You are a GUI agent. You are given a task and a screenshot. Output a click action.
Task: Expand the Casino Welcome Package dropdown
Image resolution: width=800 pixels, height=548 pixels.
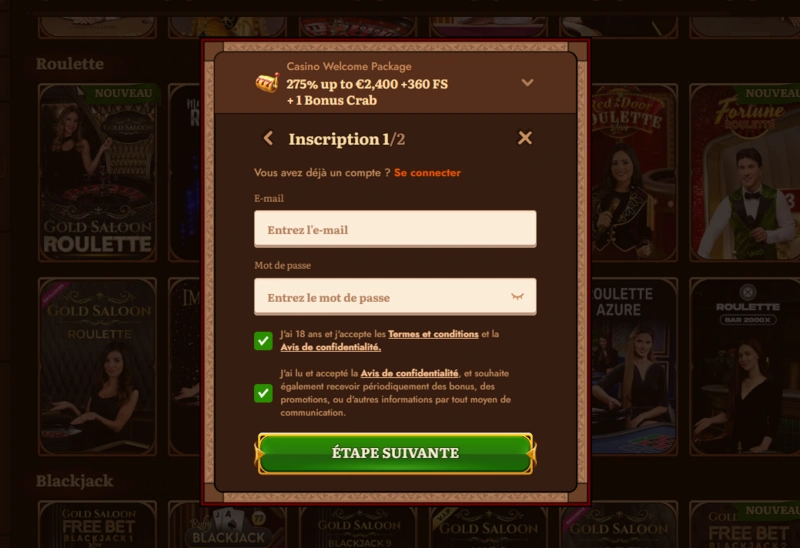coord(528,83)
